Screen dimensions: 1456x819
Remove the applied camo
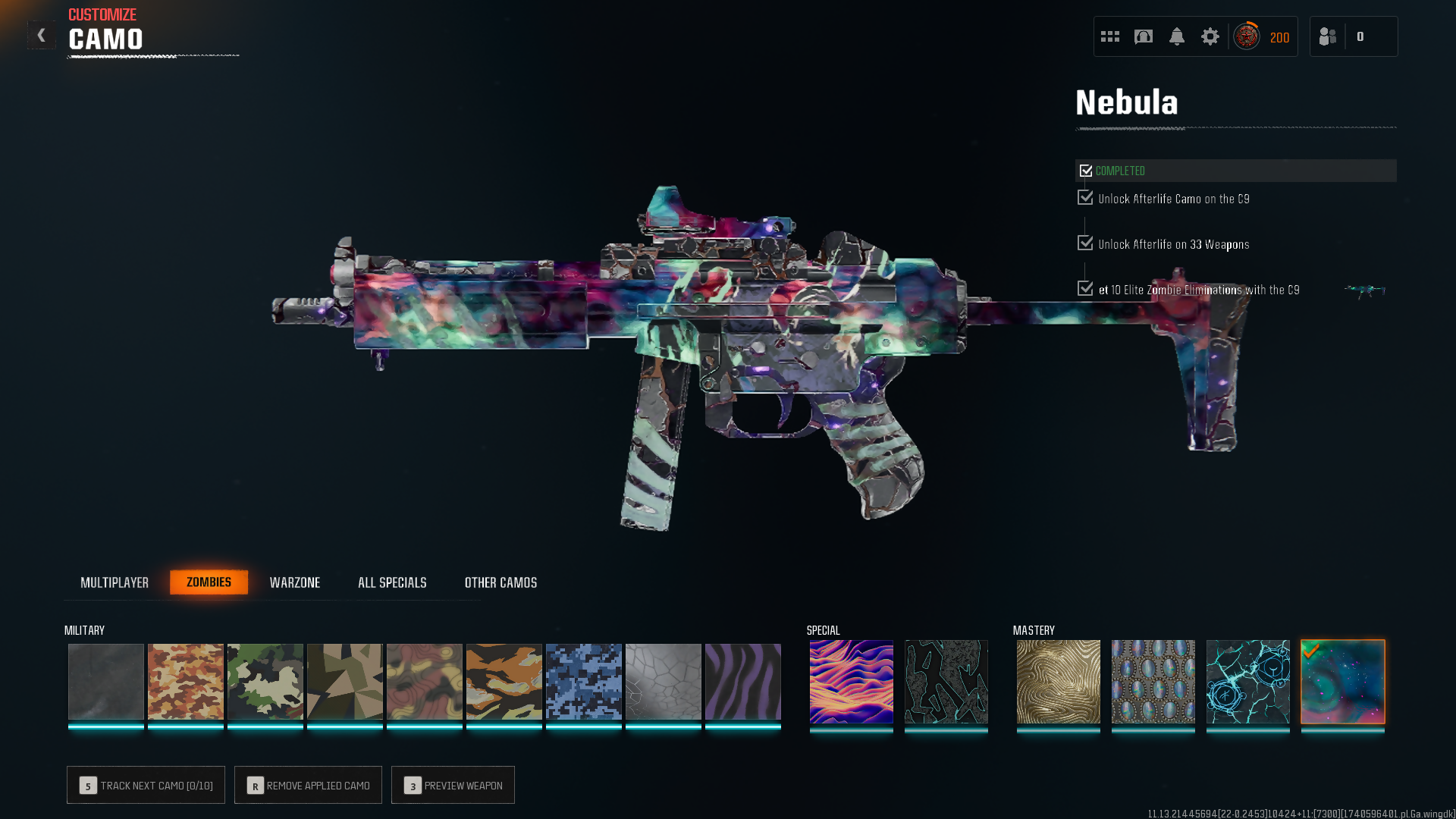point(308,785)
